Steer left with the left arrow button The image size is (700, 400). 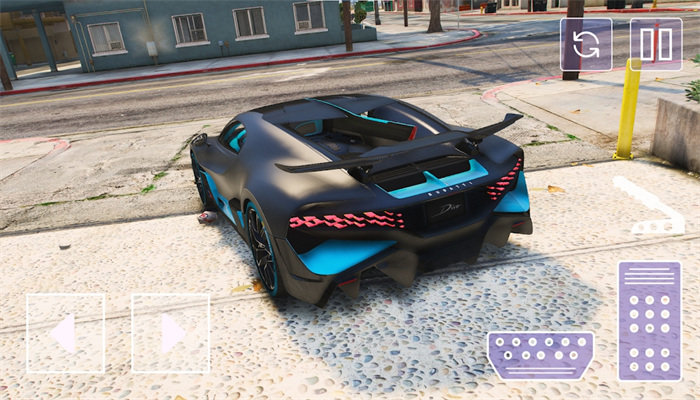pos(65,333)
